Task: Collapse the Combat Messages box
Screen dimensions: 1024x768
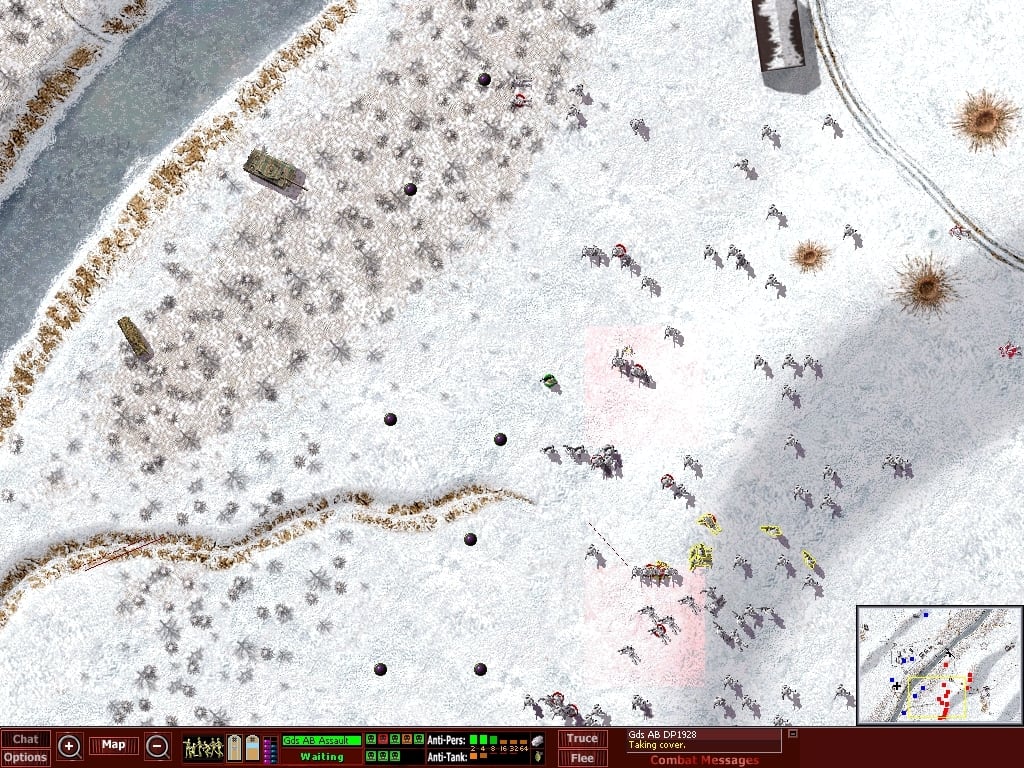Action: [x=792, y=734]
